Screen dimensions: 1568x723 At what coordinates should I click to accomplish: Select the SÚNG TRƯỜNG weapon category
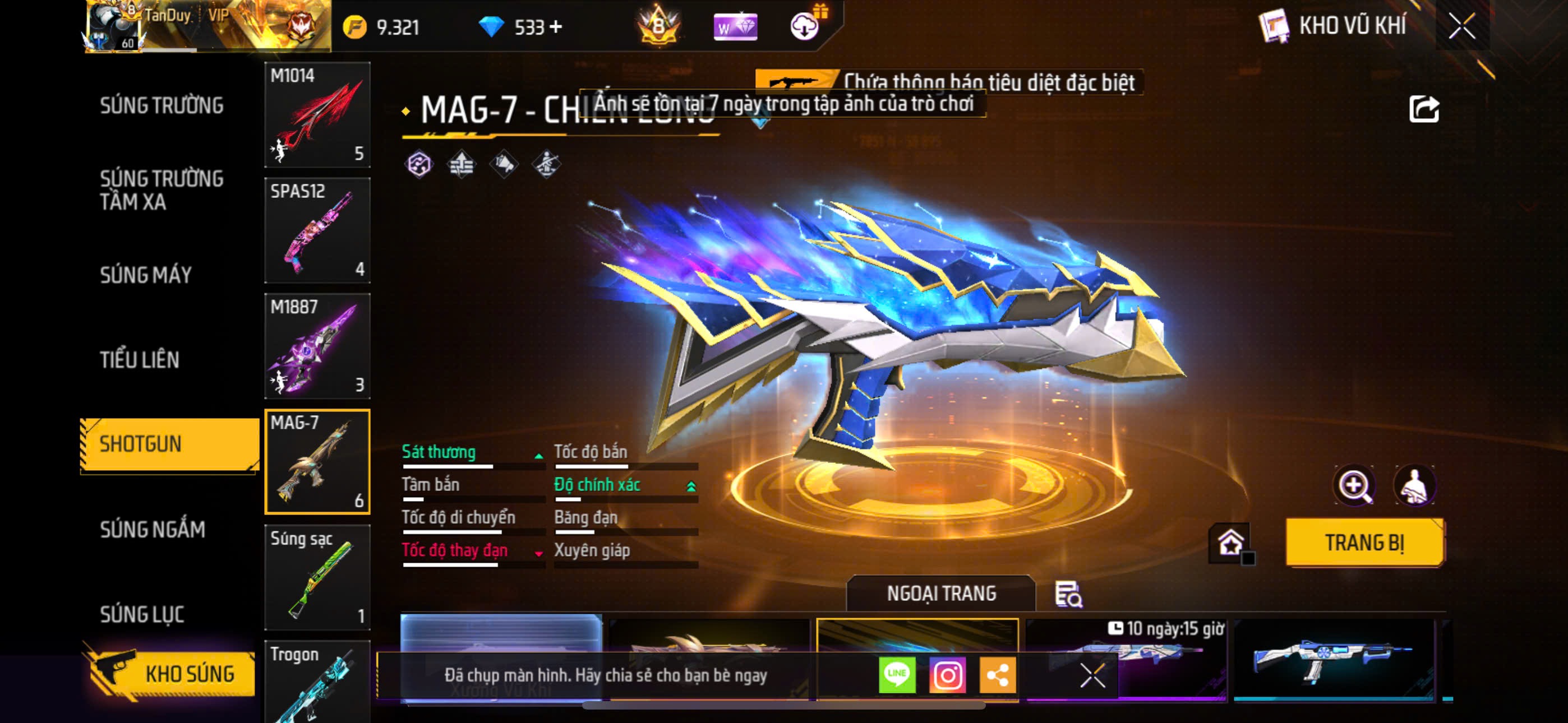[162, 105]
